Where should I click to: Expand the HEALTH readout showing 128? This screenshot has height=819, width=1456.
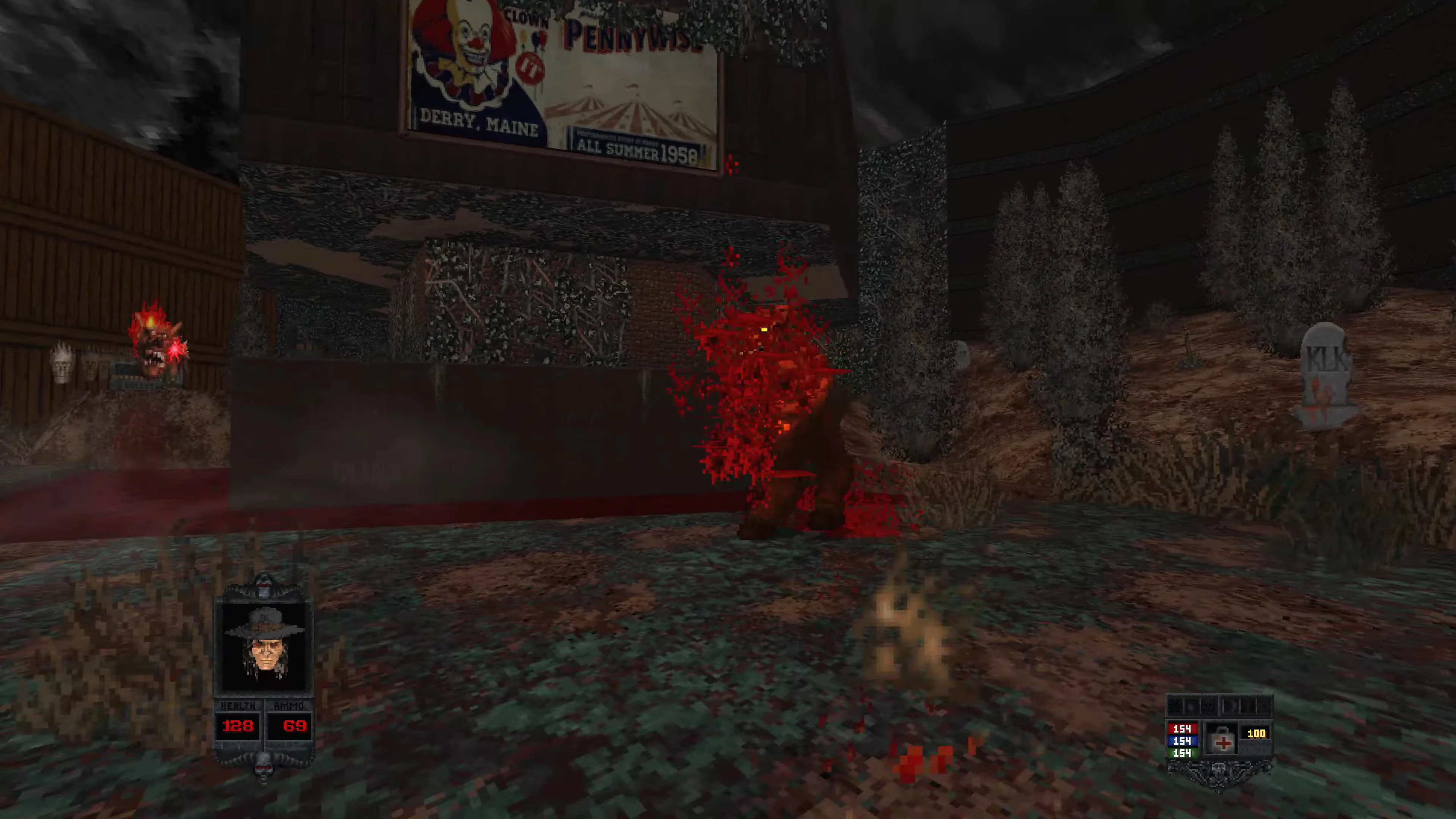click(238, 726)
